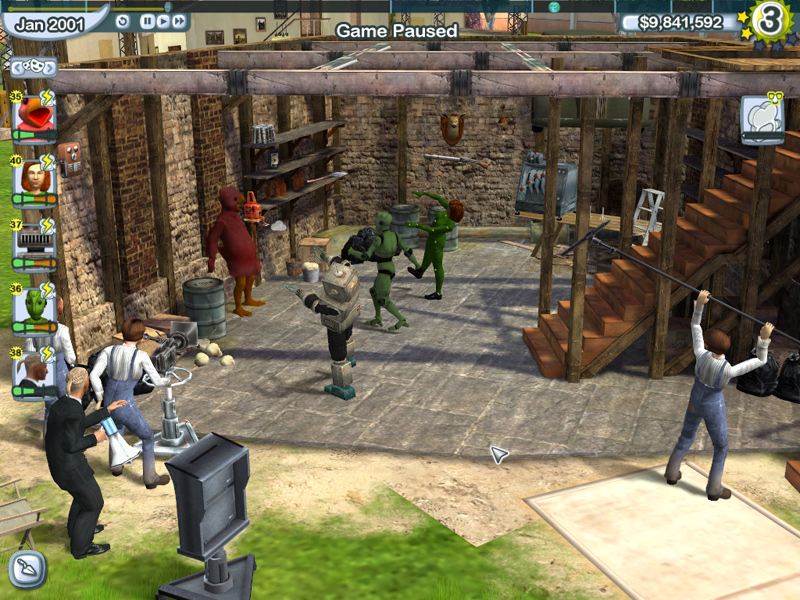
Task: Select the red bird-costume actor portrait
Action: click(x=34, y=117)
